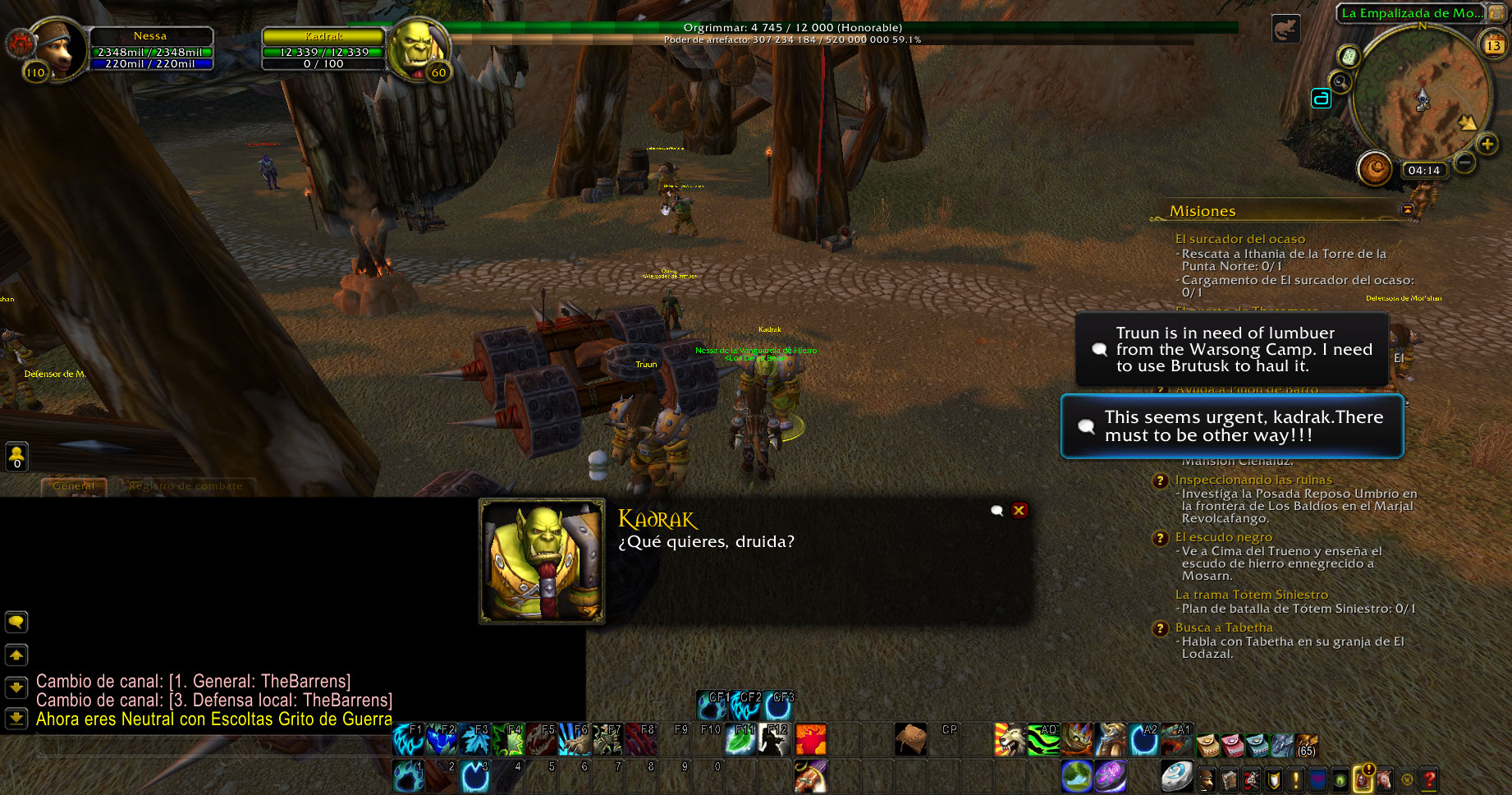Image resolution: width=1512 pixels, height=795 pixels.
Task: Open the backpack with 65 free slots
Action: pyautogui.click(x=1306, y=745)
